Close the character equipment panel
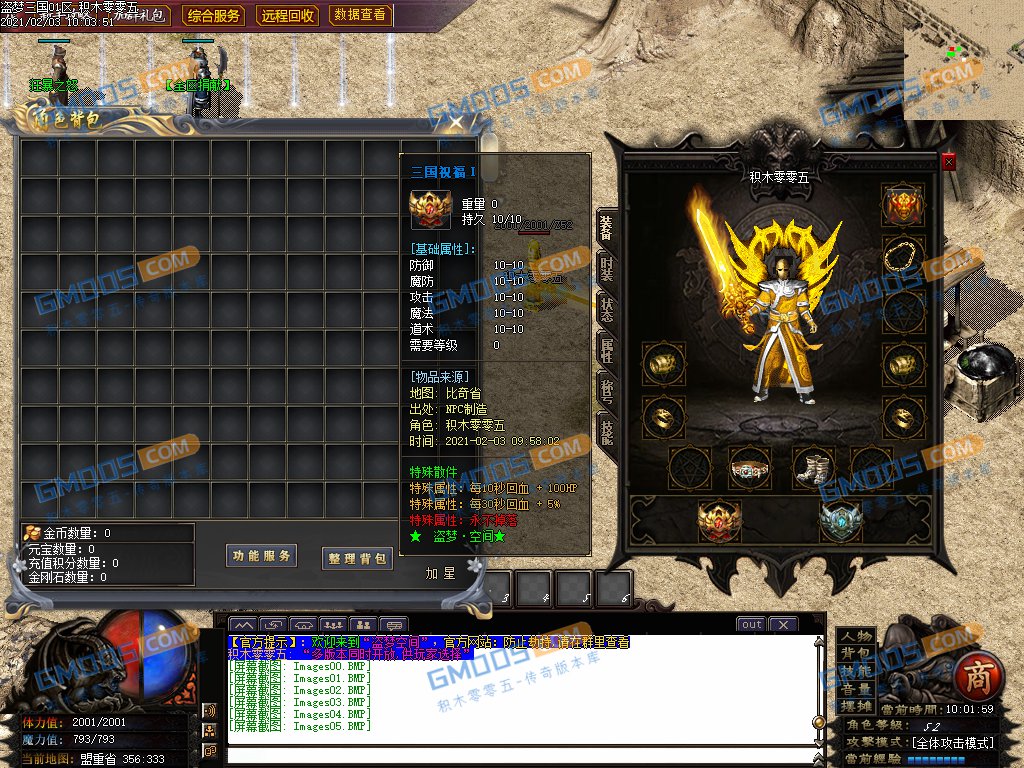This screenshot has height=768, width=1024. click(x=948, y=161)
